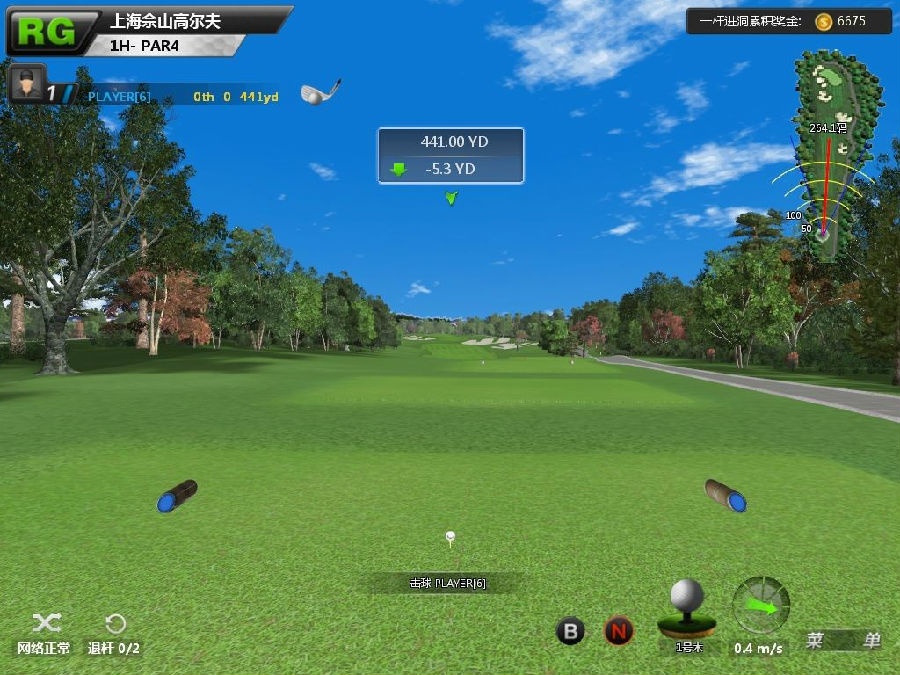Screen dimensions: 900x675
Task: Click the wind direction compass
Action: [761, 604]
